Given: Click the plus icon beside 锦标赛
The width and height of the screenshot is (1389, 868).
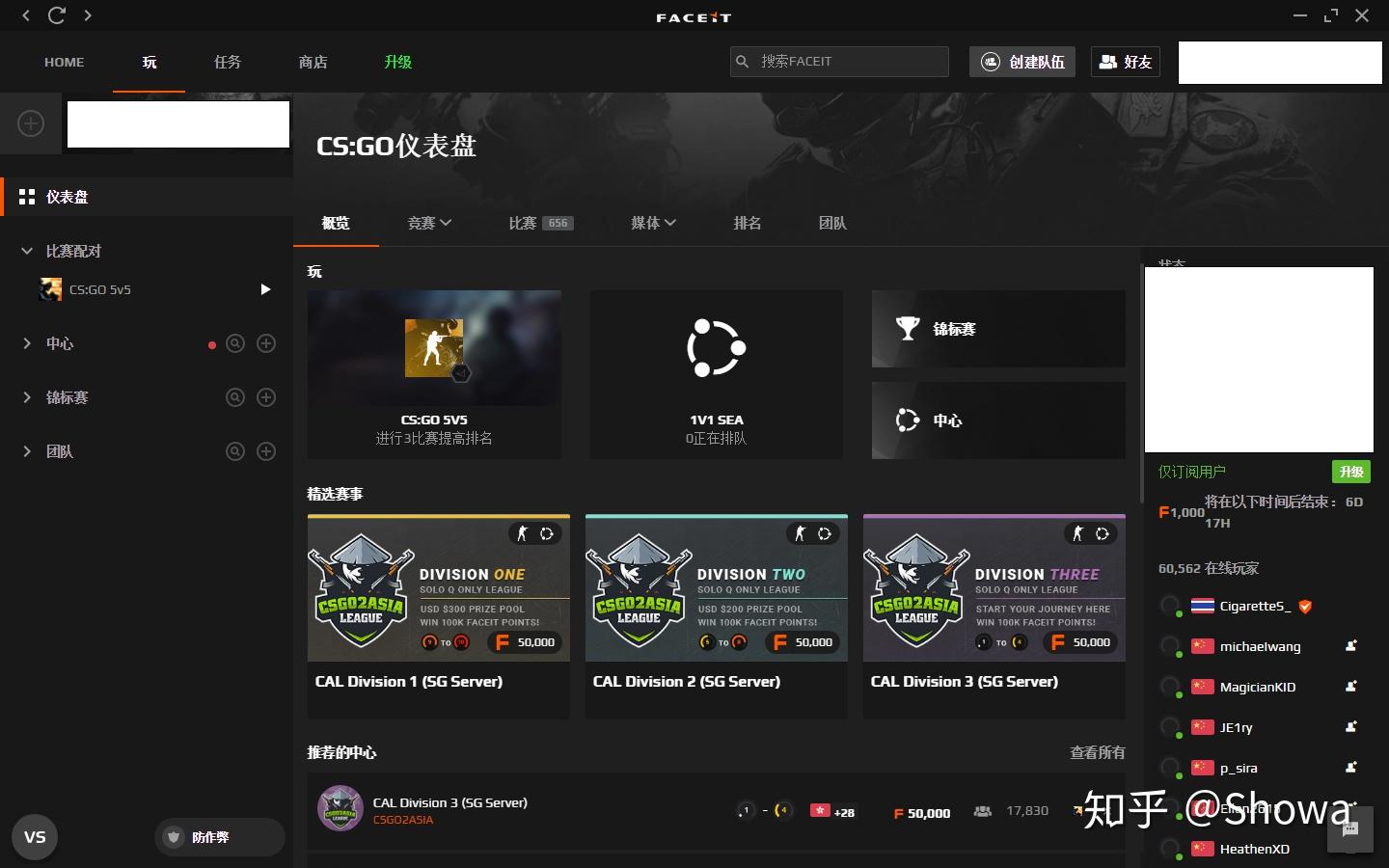Looking at the screenshot, I should pos(266,397).
